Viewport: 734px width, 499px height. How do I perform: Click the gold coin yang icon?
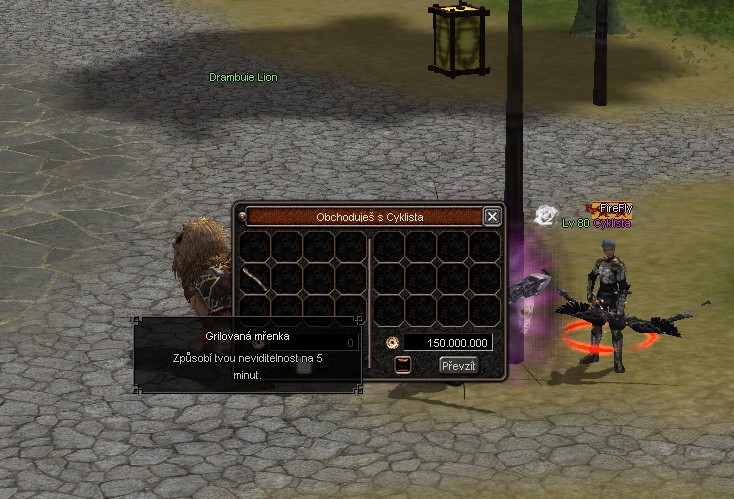coord(393,343)
